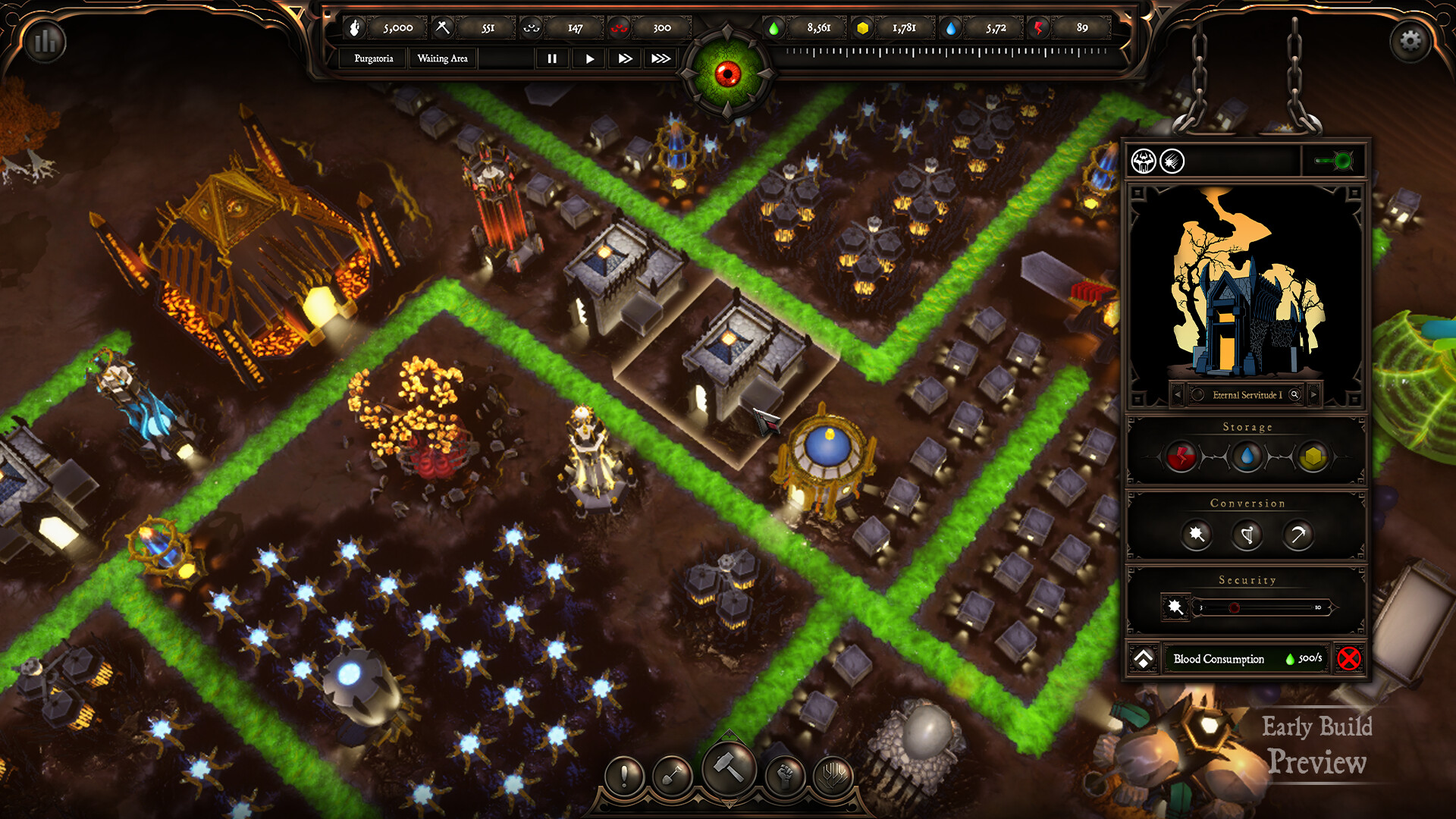The width and height of the screenshot is (1456, 819).
Task: Select the harp icon under Conversion
Action: pos(1247,535)
